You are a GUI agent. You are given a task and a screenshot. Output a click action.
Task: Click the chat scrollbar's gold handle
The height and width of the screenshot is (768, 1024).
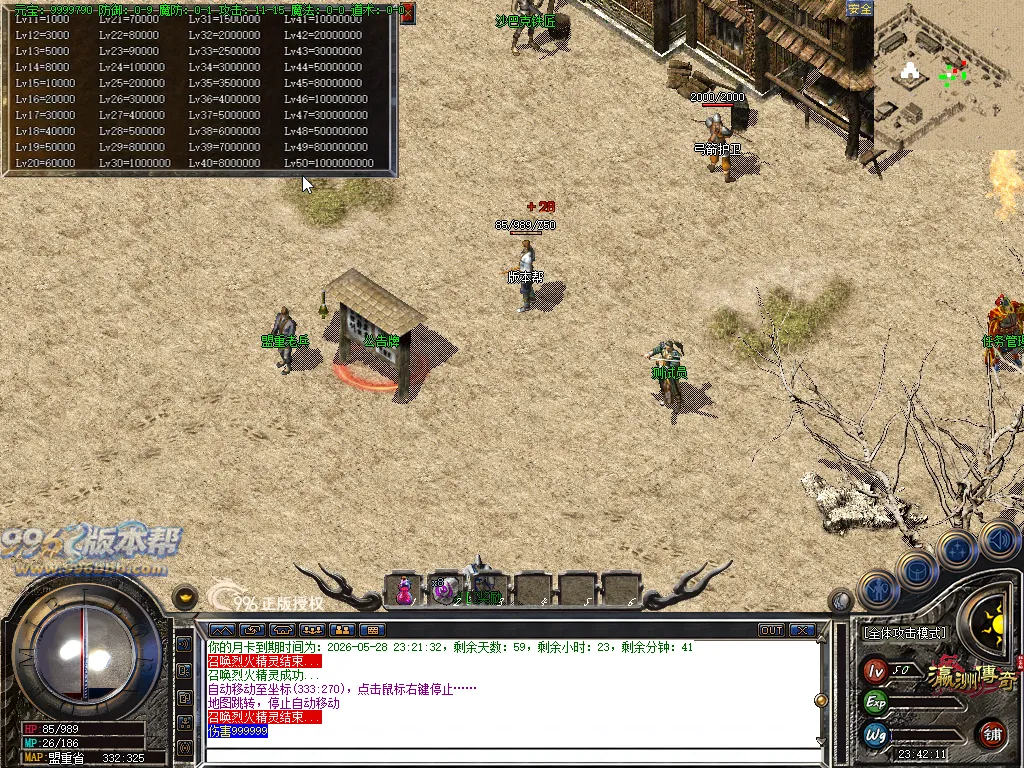click(x=821, y=700)
